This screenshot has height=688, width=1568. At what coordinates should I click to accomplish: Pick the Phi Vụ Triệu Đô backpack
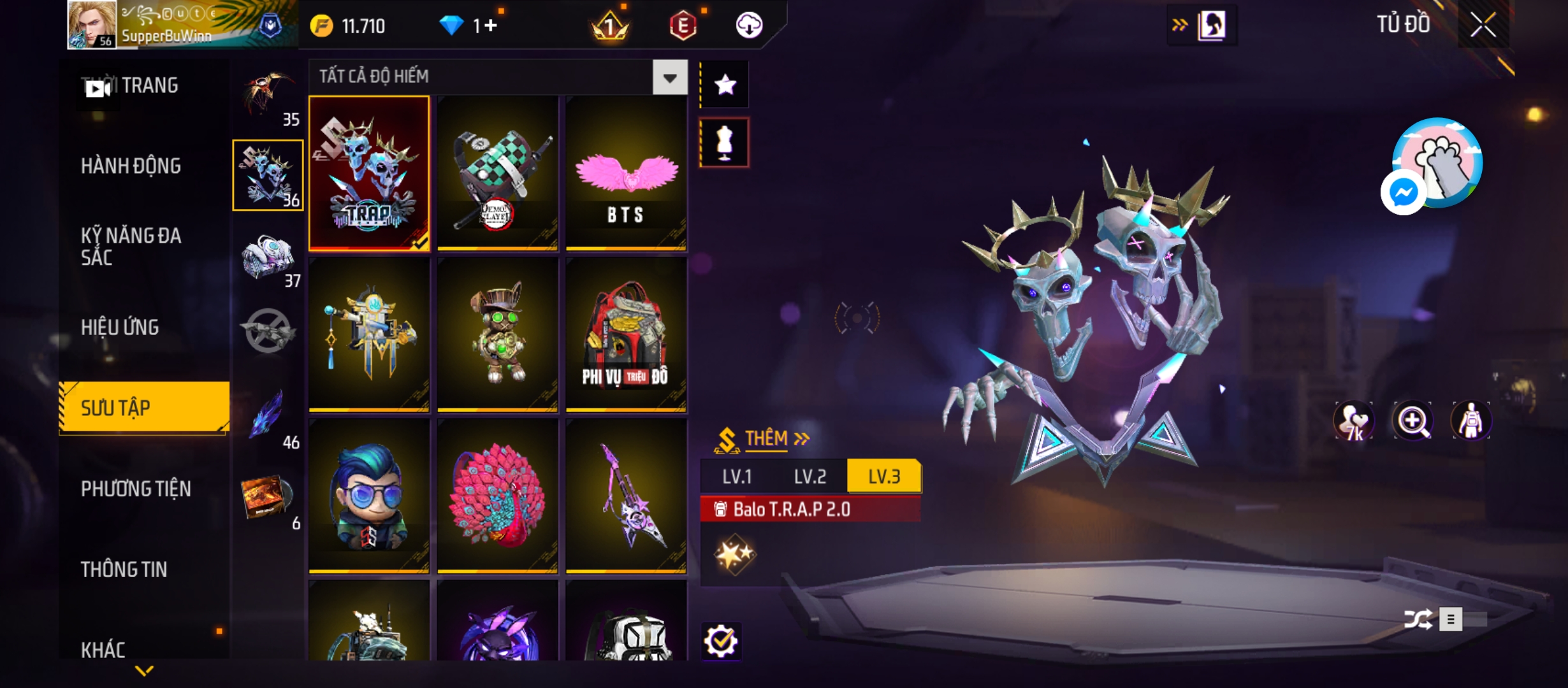(x=626, y=334)
